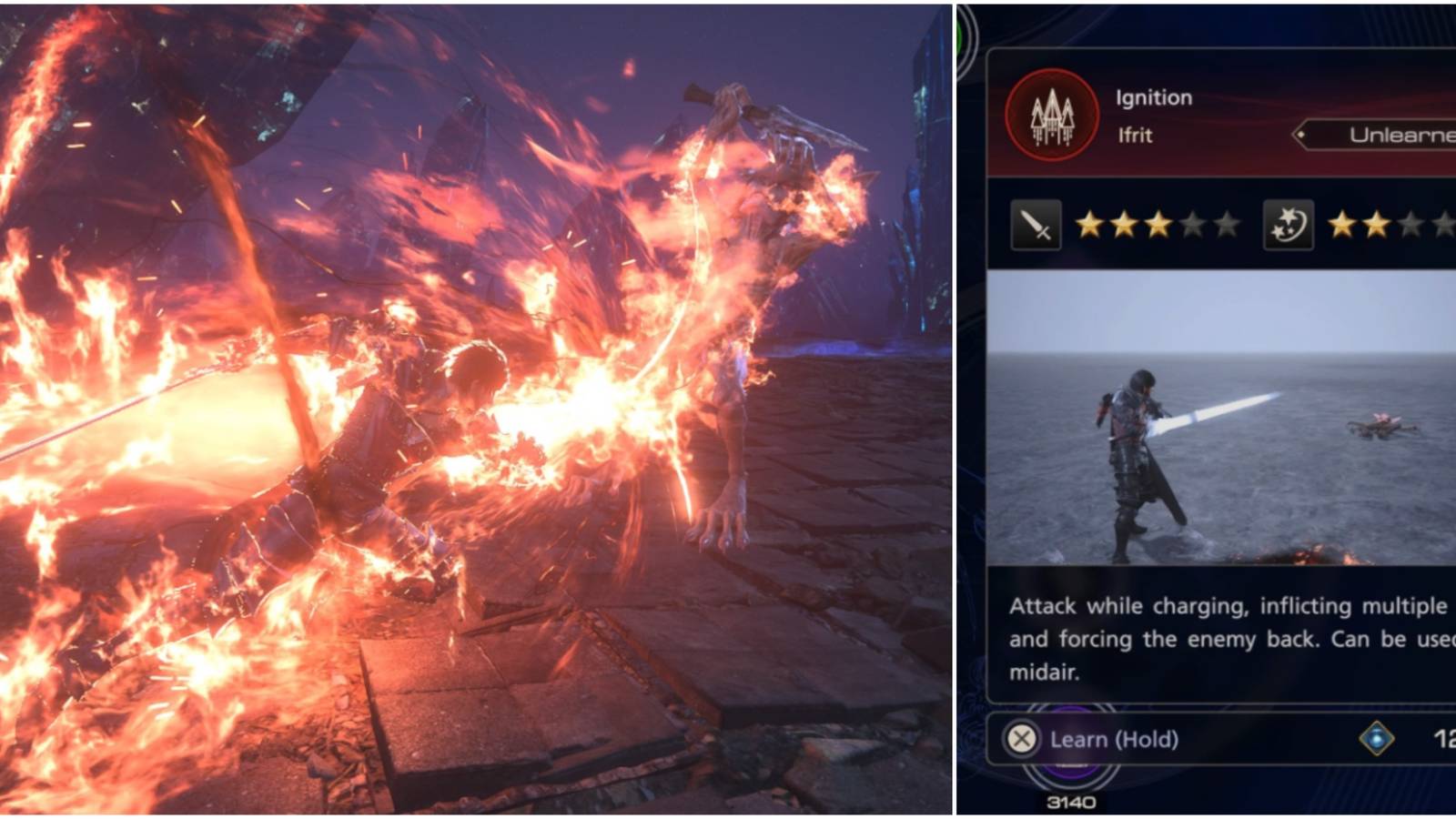The width and height of the screenshot is (1456, 819).
Task: Click the Learn (Hold) button
Action: click(1112, 739)
